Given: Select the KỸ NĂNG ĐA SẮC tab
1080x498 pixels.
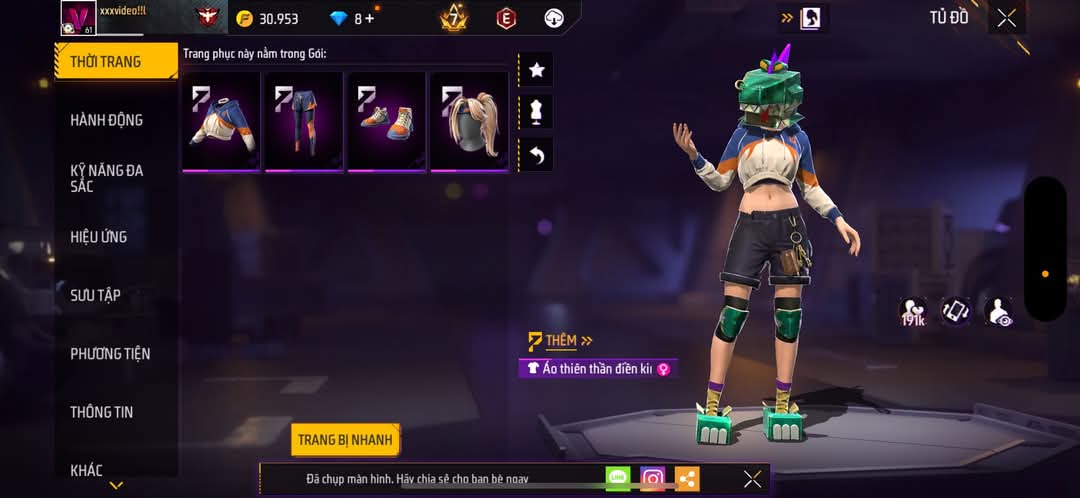Looking at the screenshot, I should pyautogui.click(x=106, y=178).
